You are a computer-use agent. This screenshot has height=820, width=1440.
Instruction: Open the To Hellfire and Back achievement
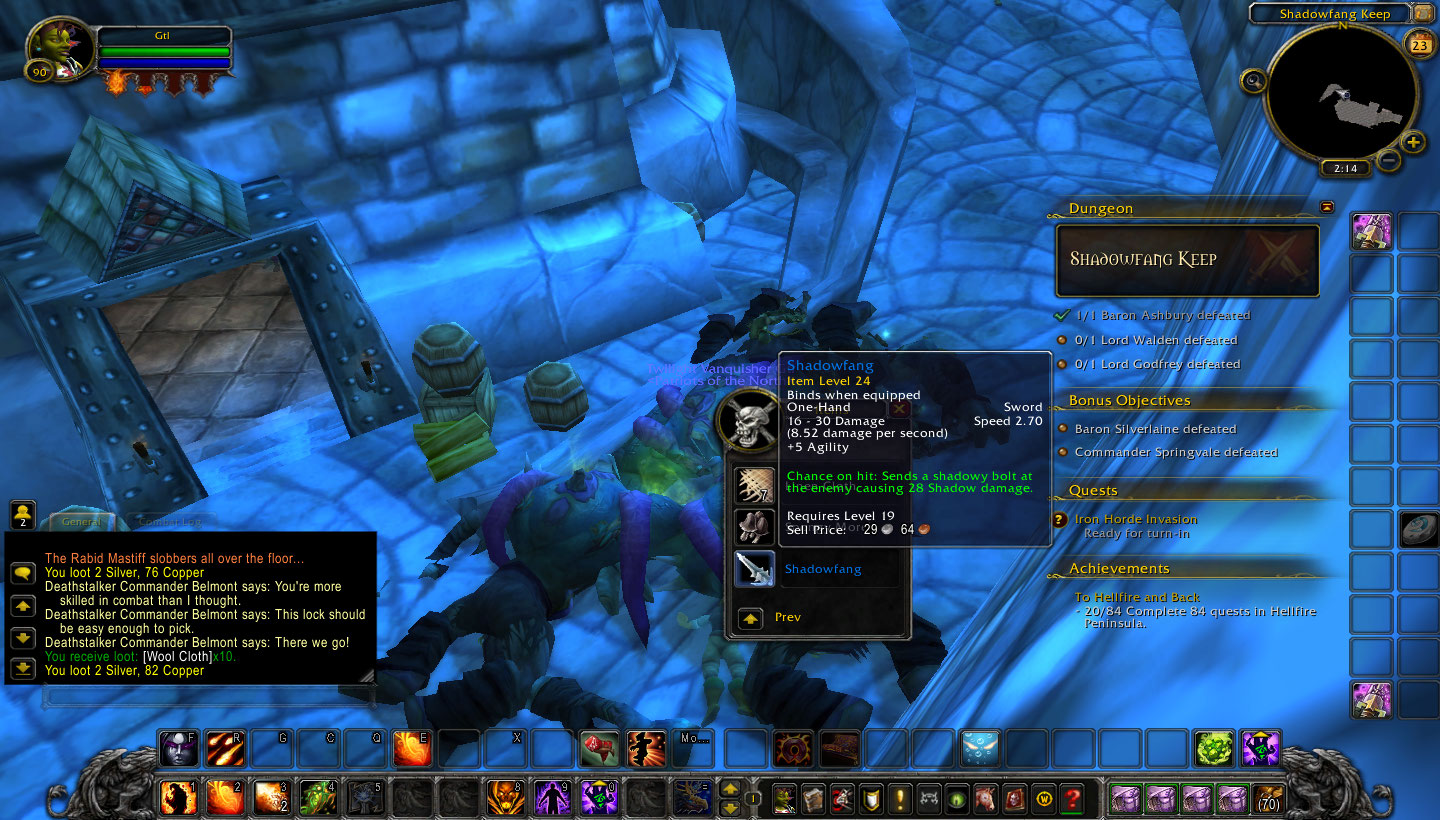[x=1137, y=597]
